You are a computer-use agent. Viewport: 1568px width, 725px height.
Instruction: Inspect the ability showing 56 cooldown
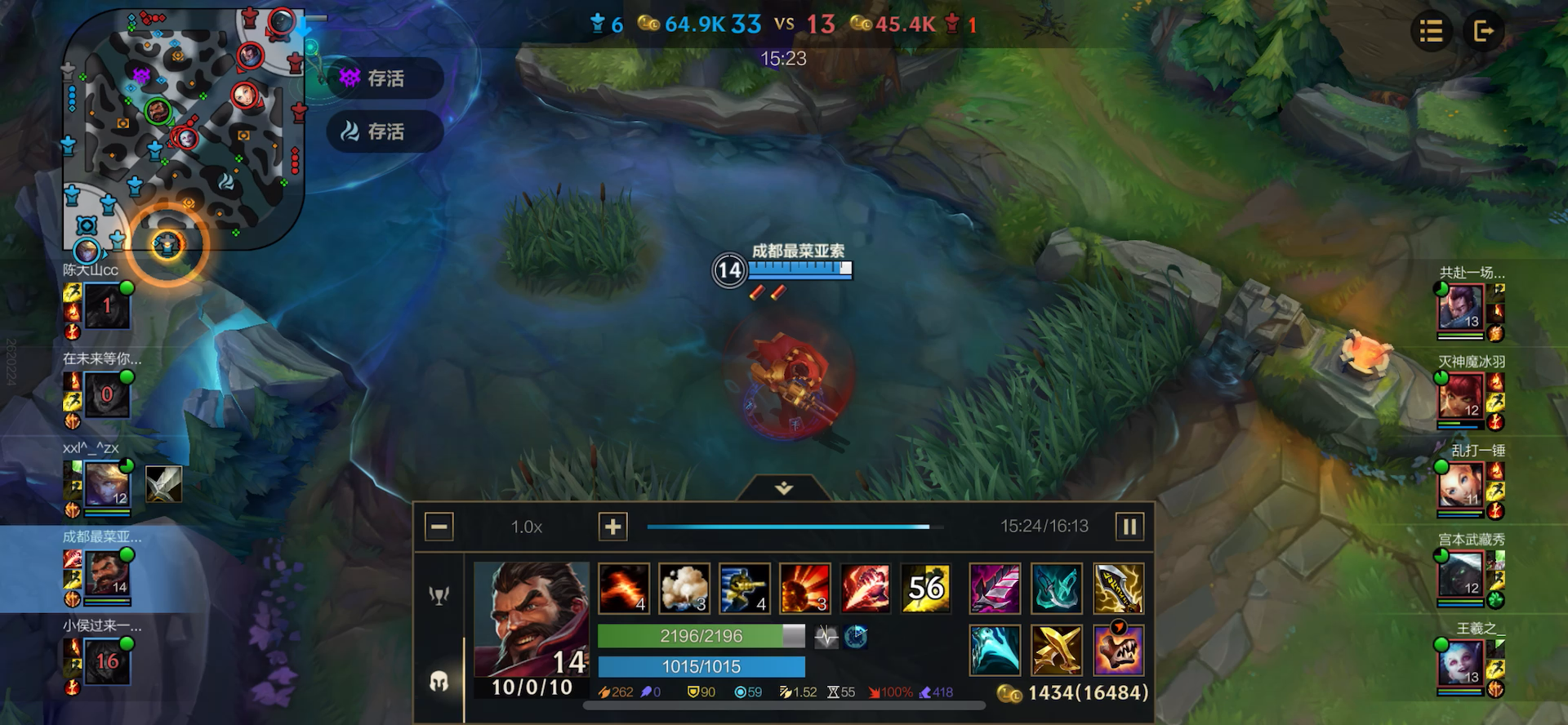tap(925, 588)
